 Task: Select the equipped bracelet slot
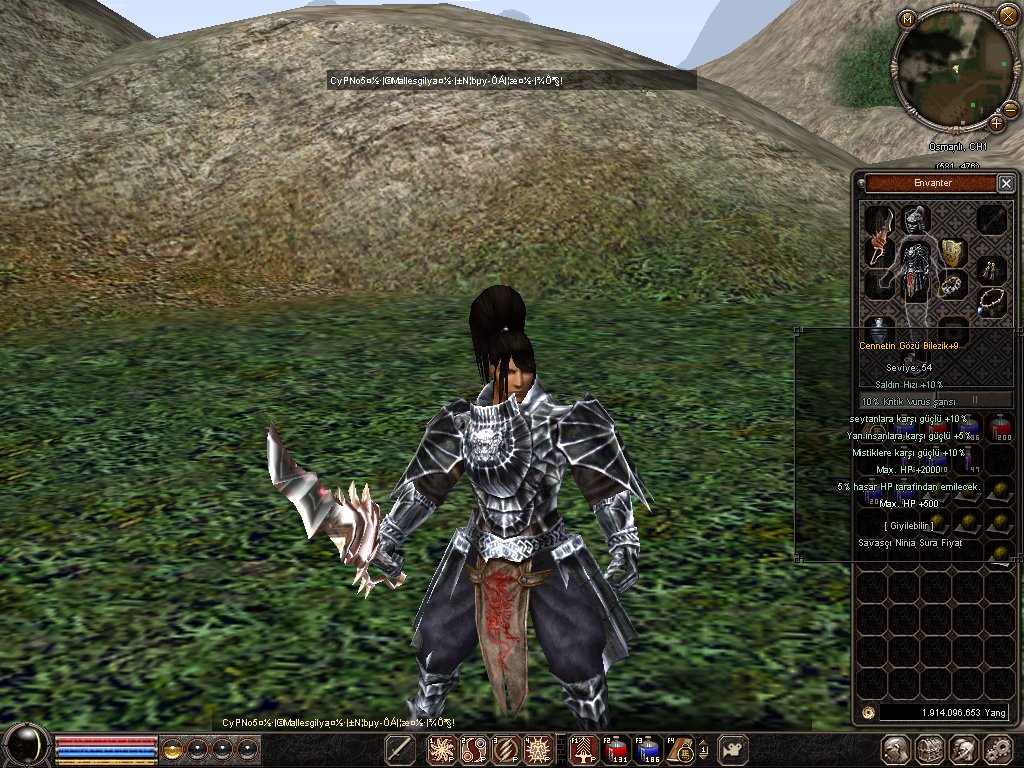[x=952, y=286]
